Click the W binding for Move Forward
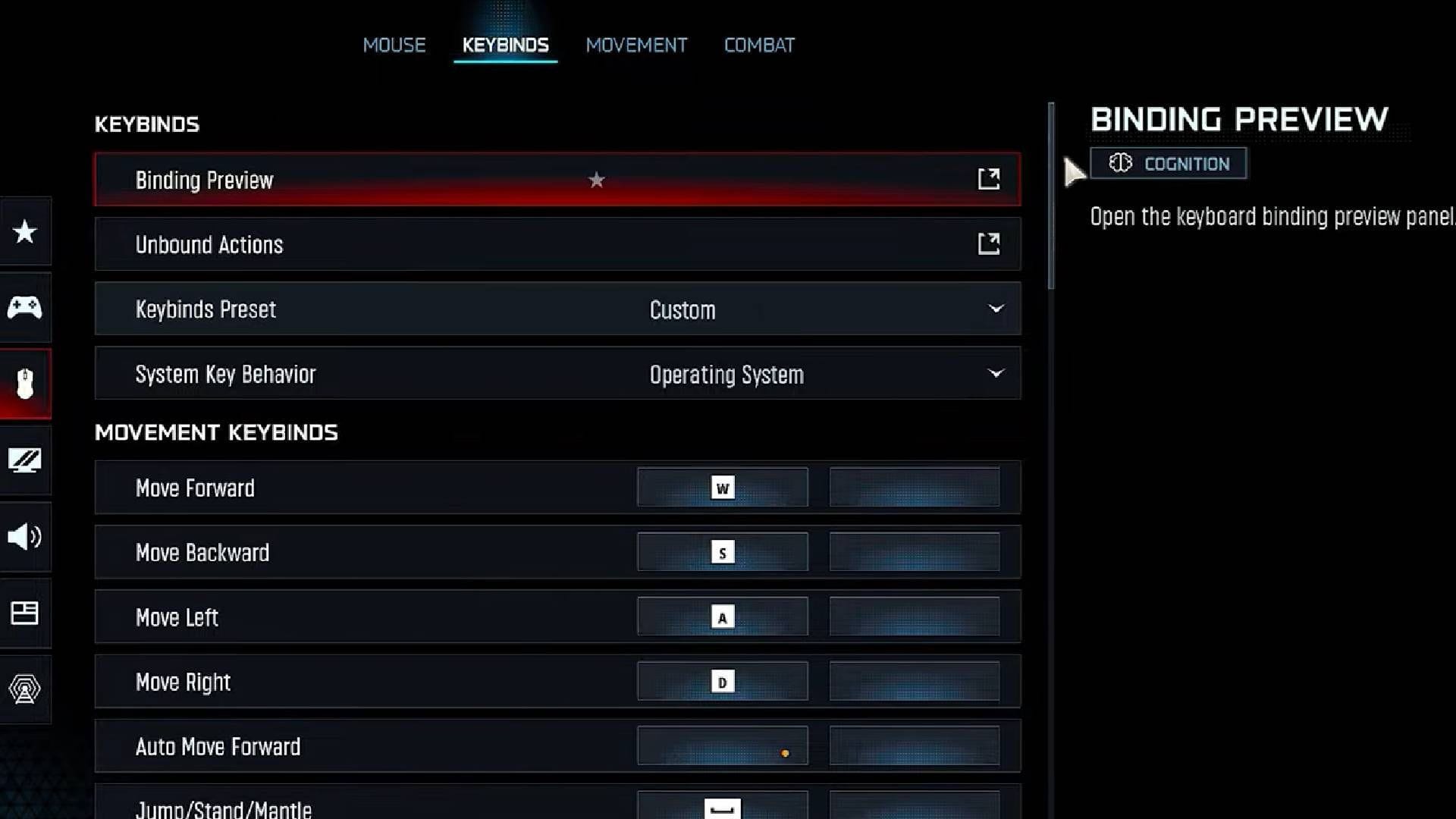 721,488
